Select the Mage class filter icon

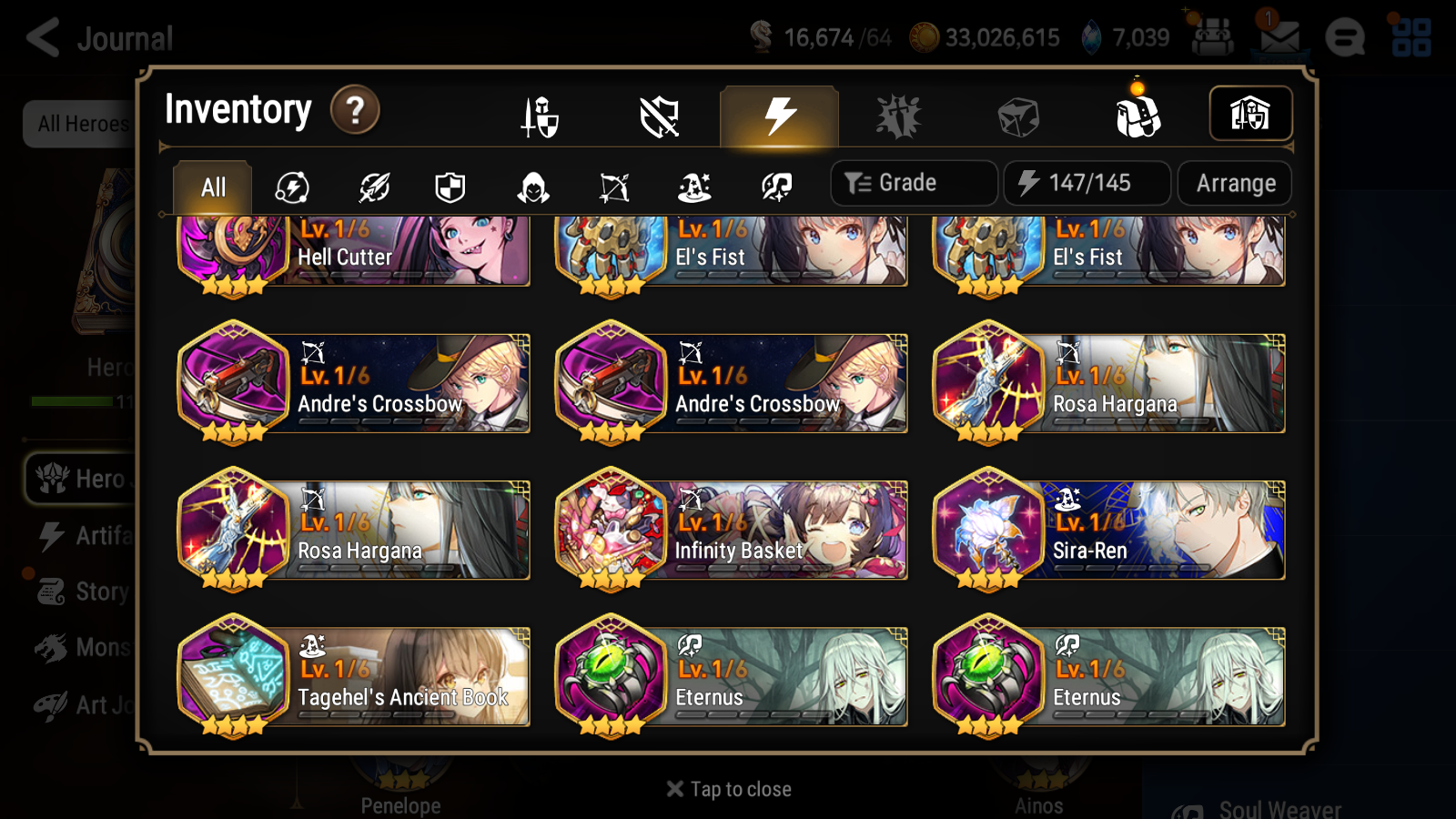pyautogui.click(x=694, y=187)
